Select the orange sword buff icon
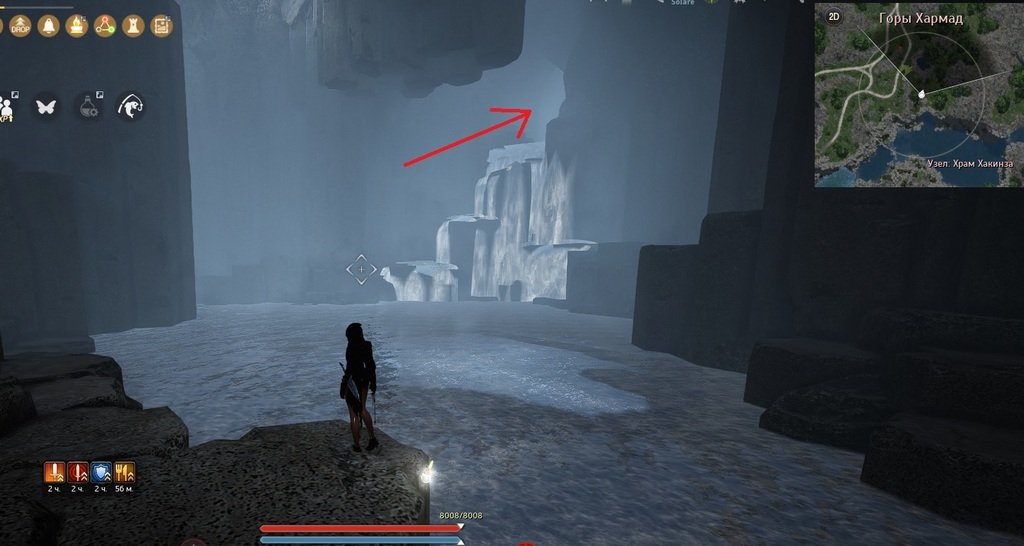The width and height of the screenshot is (1024, 546). tap(55, 472)
